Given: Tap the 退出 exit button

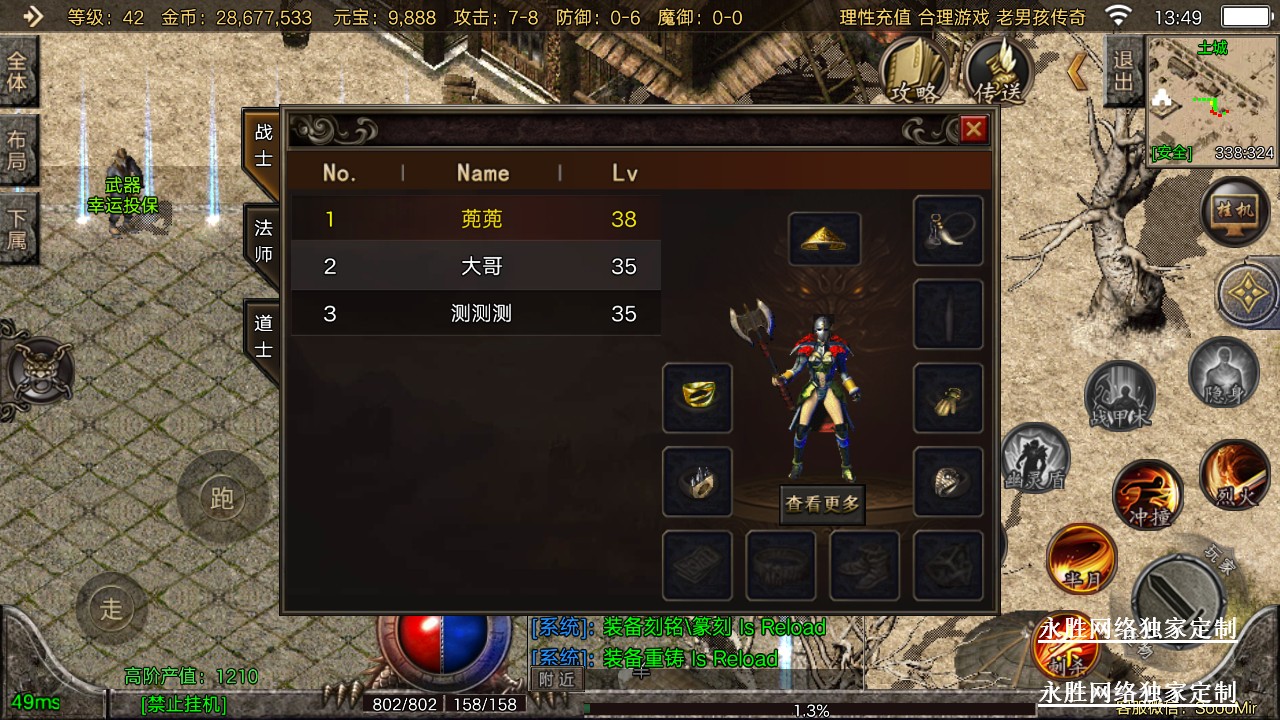Looking at the screenshot, I should click(1123, 71).
